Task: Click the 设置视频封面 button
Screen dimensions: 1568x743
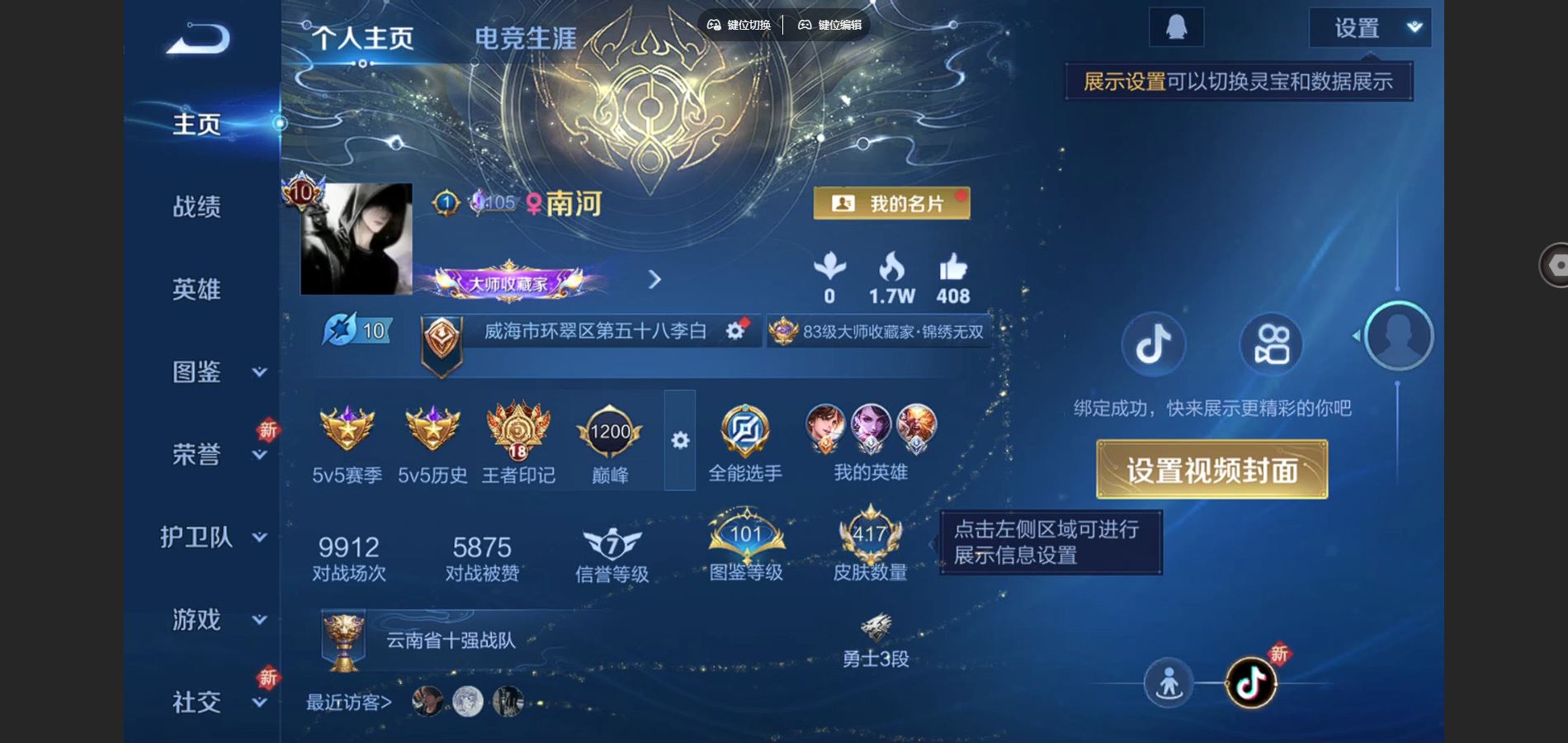Action: click(1213, 469)
